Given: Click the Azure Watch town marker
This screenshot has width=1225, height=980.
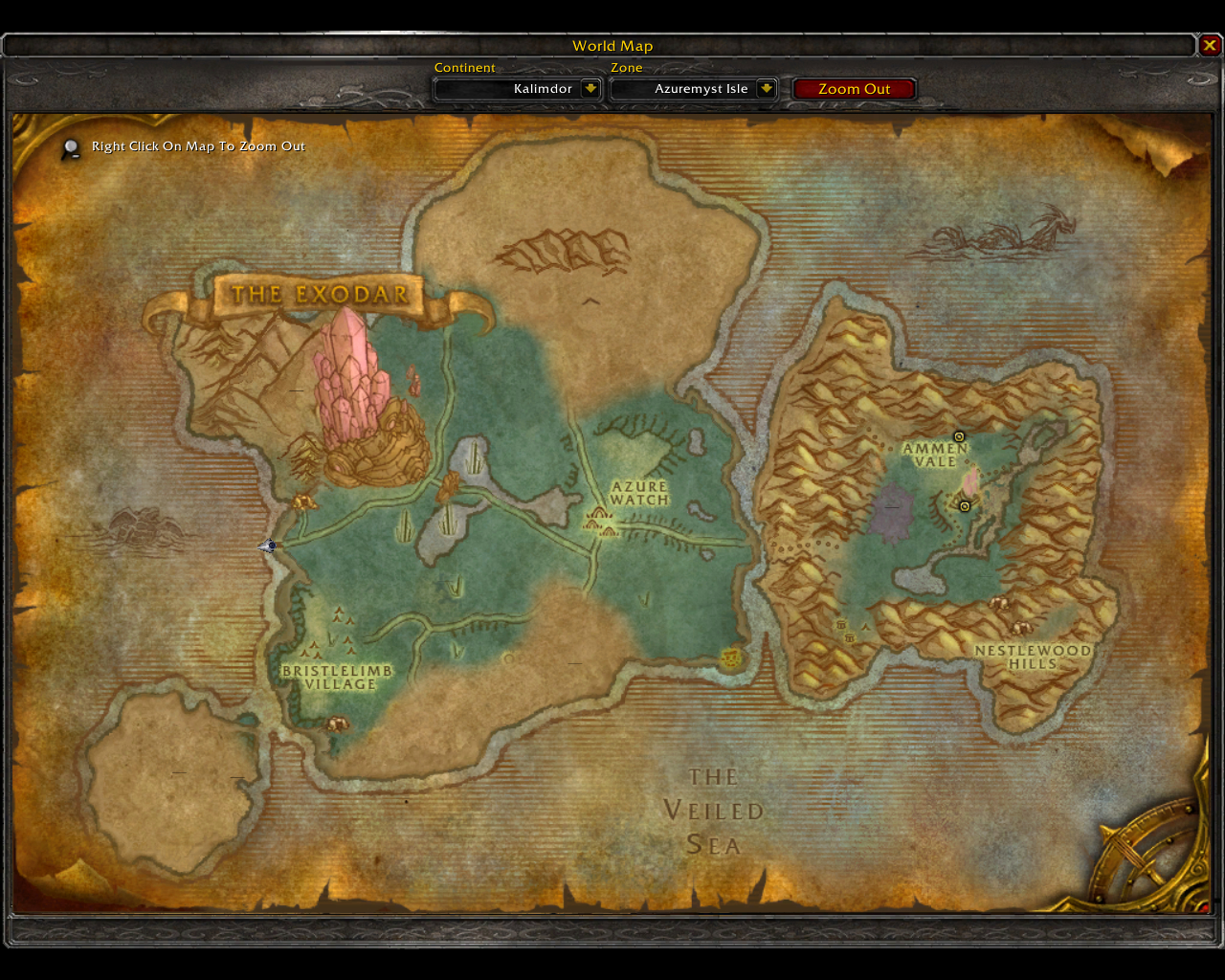Looking at the screenshot, I should [x=600, y=521].
